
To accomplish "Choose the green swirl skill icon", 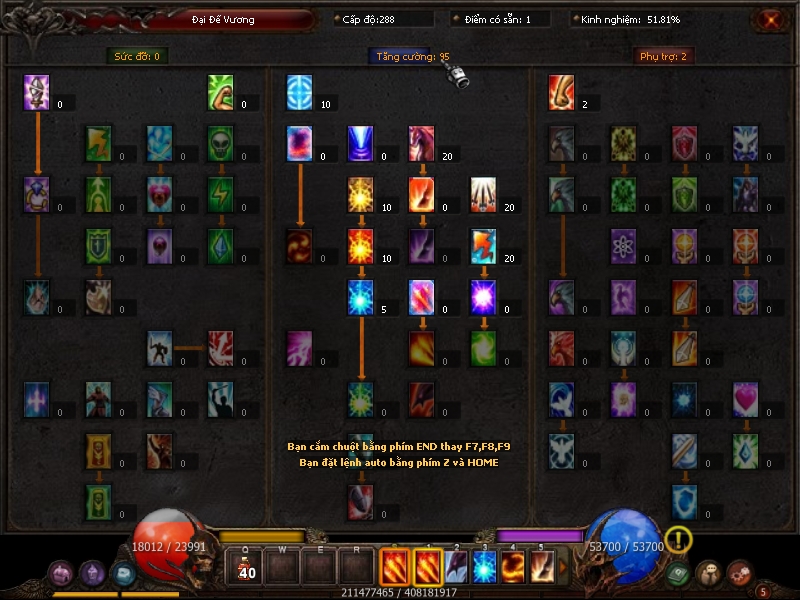I will click(x=484, y=347).
